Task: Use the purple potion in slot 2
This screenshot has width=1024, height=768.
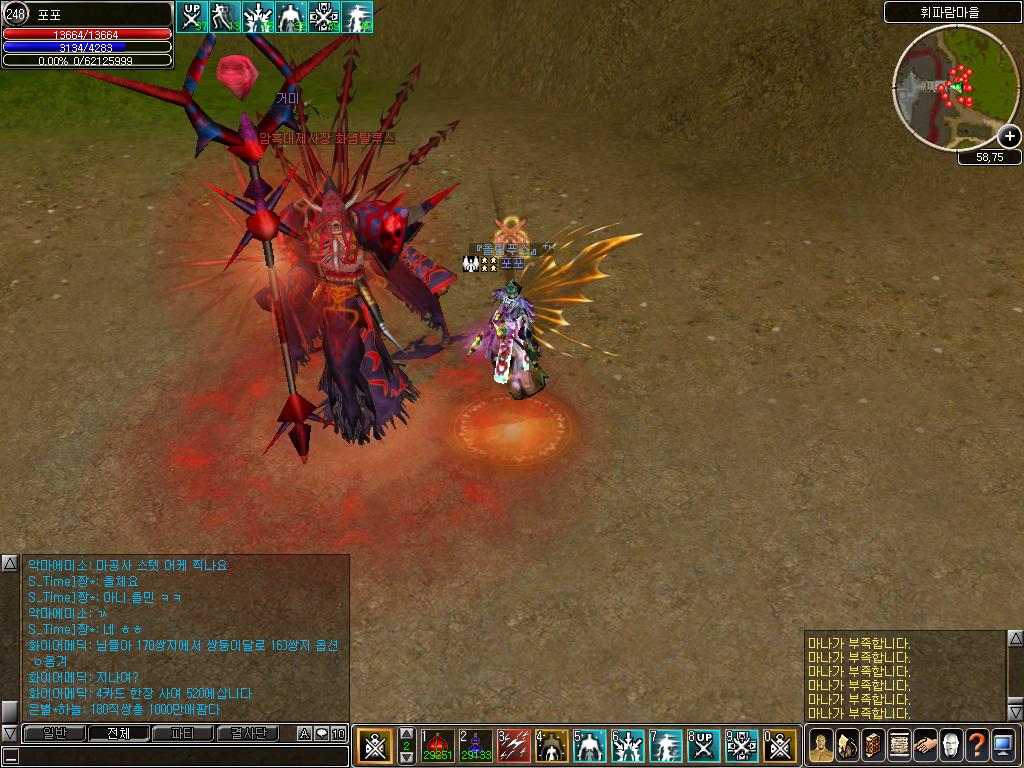Action: coord(476,745)
